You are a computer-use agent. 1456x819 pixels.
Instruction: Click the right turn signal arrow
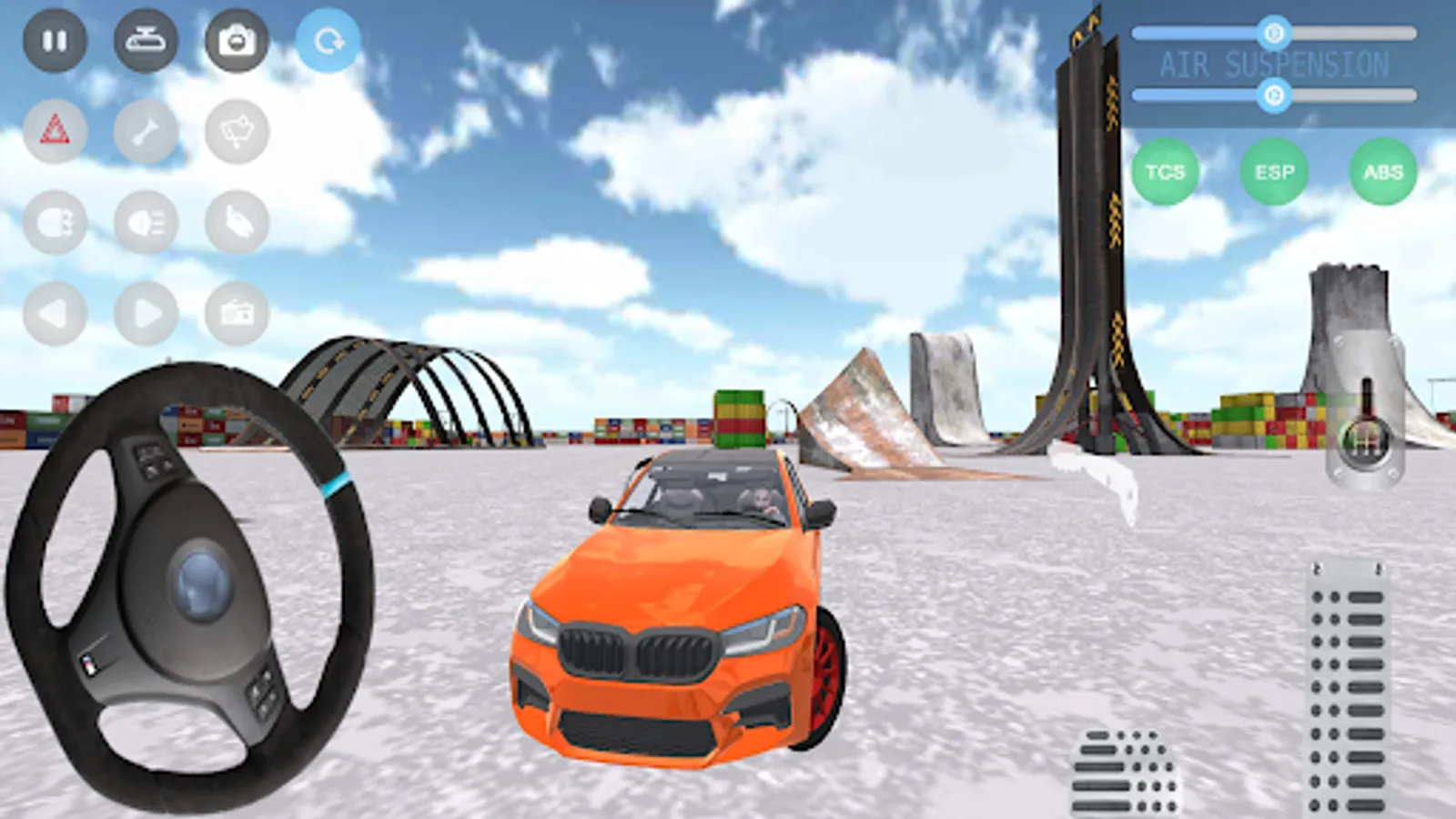coord(146,312)
